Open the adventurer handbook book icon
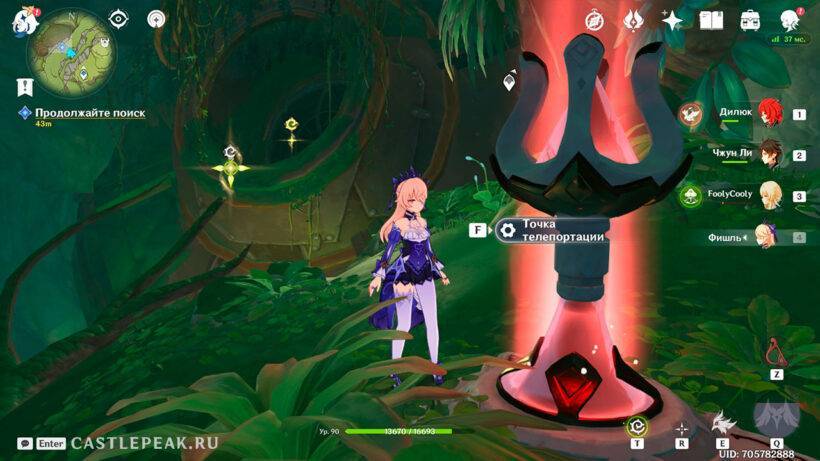Image resolution: width=820 pixels, height=461 pixels. pyautogui.click(x=711, y=20)
